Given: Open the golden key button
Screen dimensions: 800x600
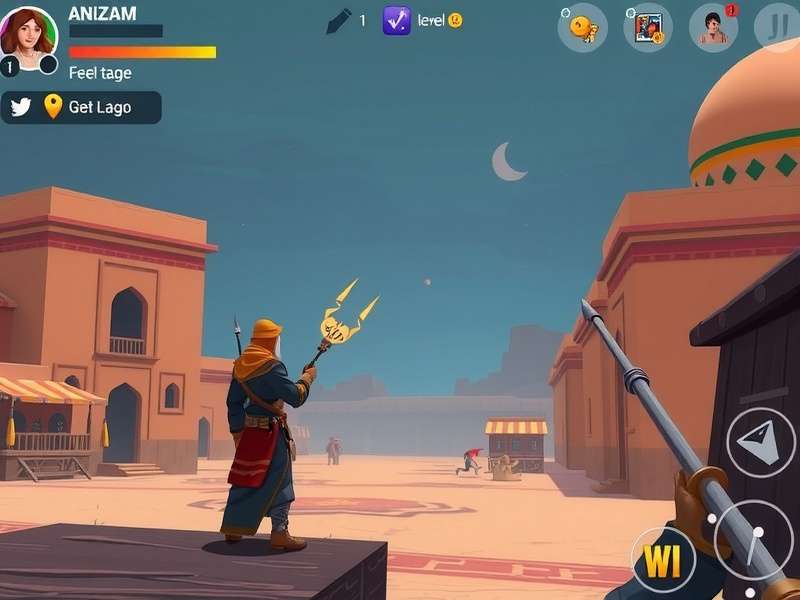Looking at the screenshot, I should coord(582,28).
